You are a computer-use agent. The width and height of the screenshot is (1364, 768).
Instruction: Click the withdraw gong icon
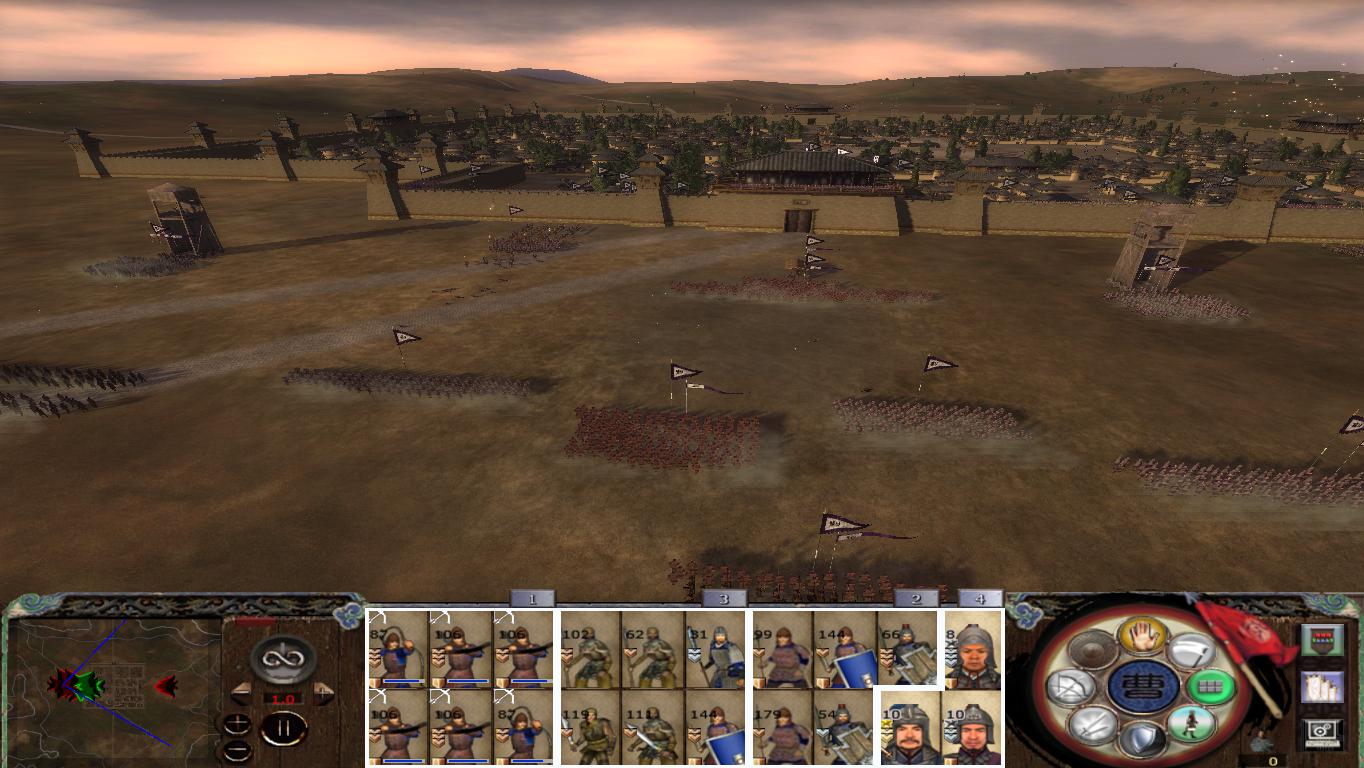[1092, 647]
